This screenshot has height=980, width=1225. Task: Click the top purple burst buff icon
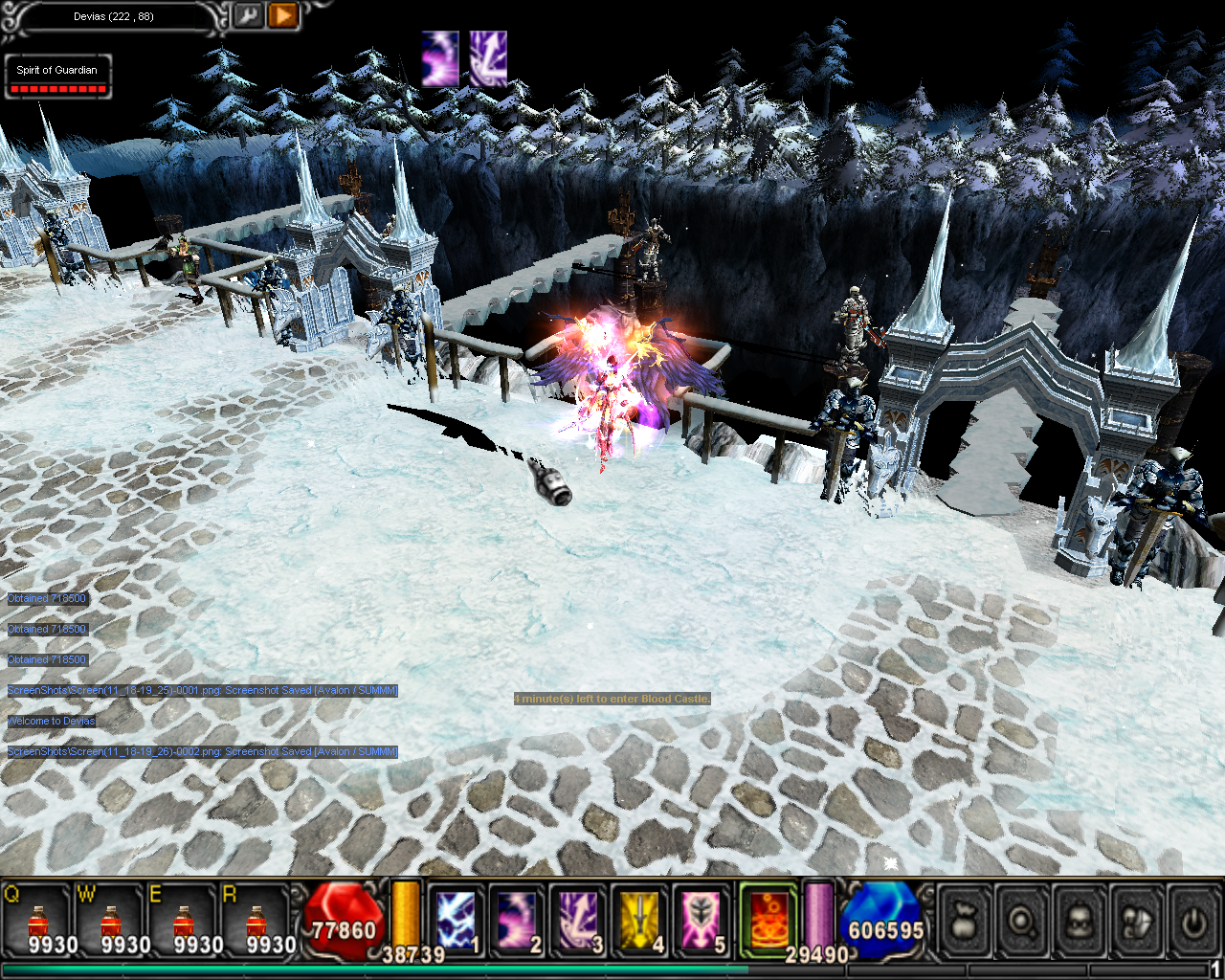pos(440,59)
